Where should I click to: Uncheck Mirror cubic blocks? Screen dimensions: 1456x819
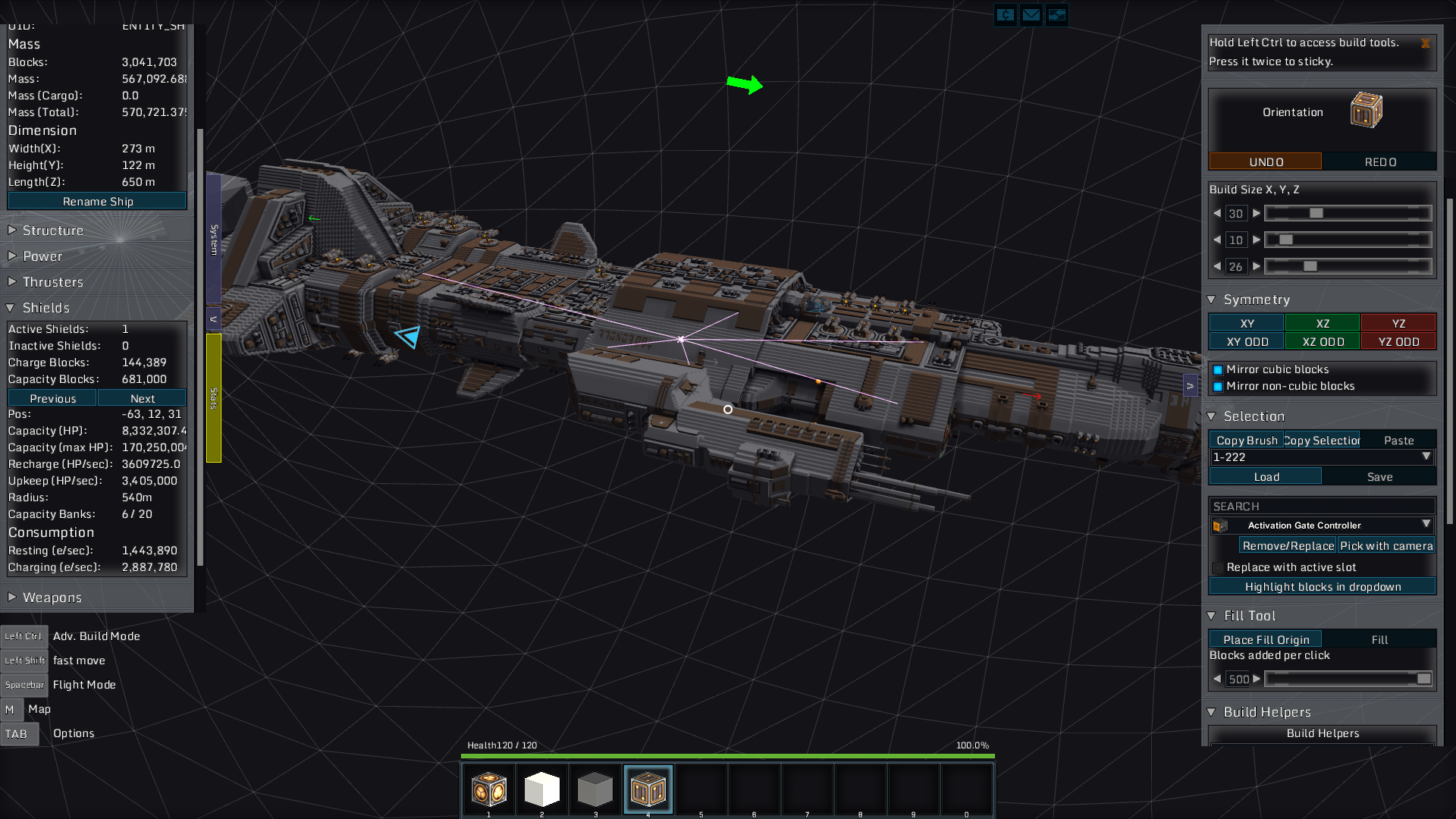pos(1218,370)
